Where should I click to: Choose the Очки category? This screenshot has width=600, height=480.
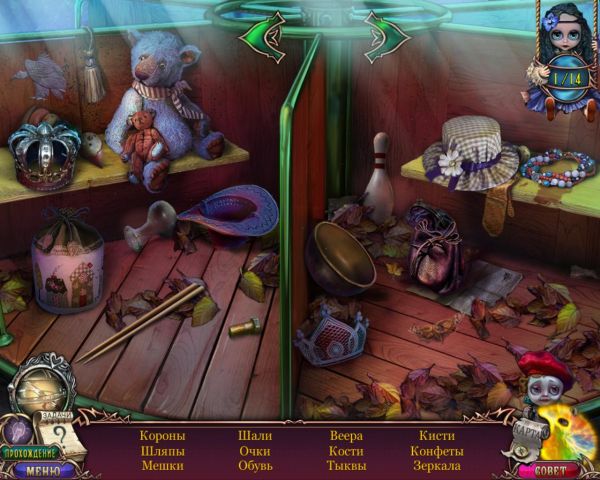(255, 451)
